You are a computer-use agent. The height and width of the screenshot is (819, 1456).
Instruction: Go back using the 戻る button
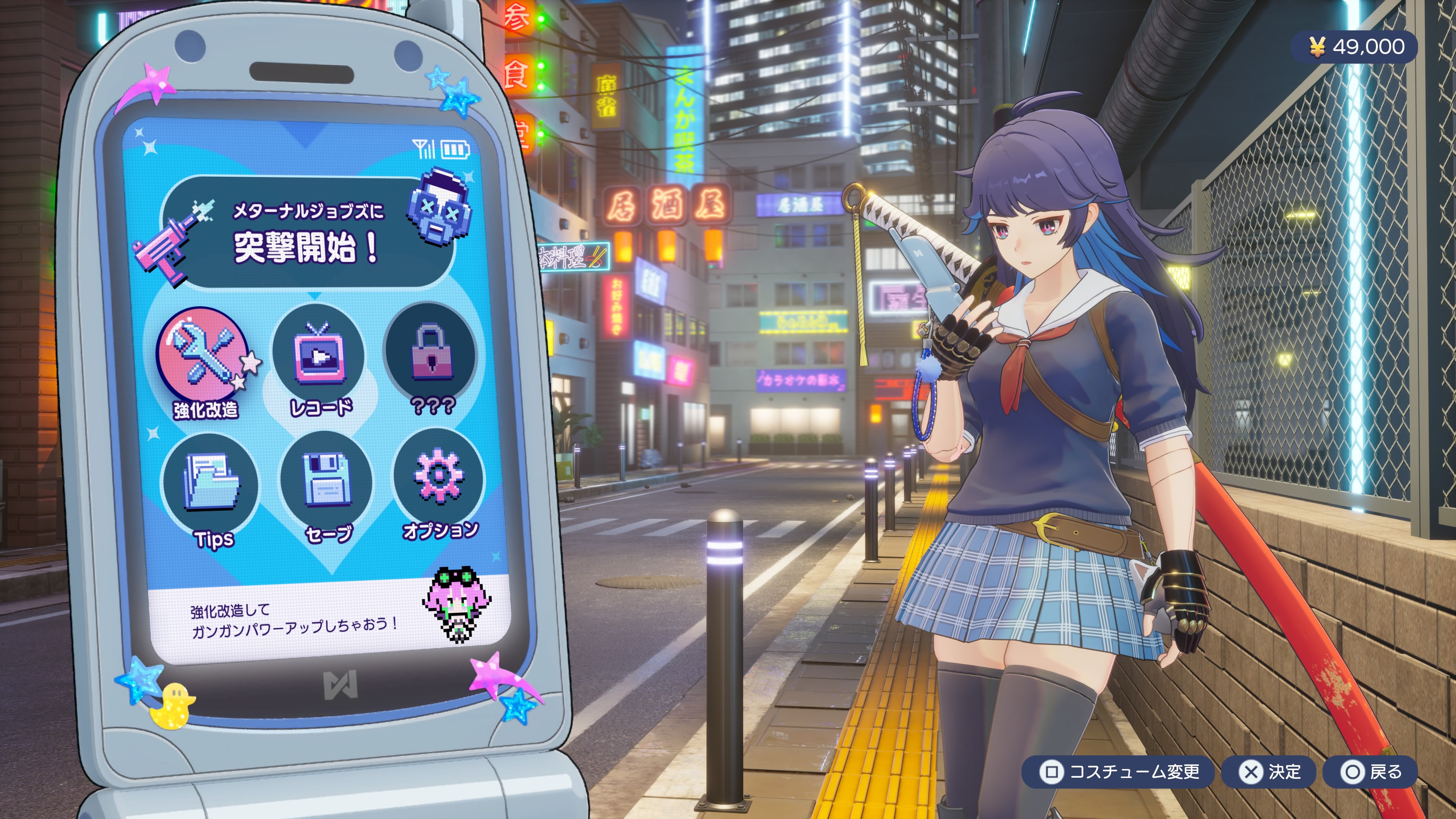1371,772
